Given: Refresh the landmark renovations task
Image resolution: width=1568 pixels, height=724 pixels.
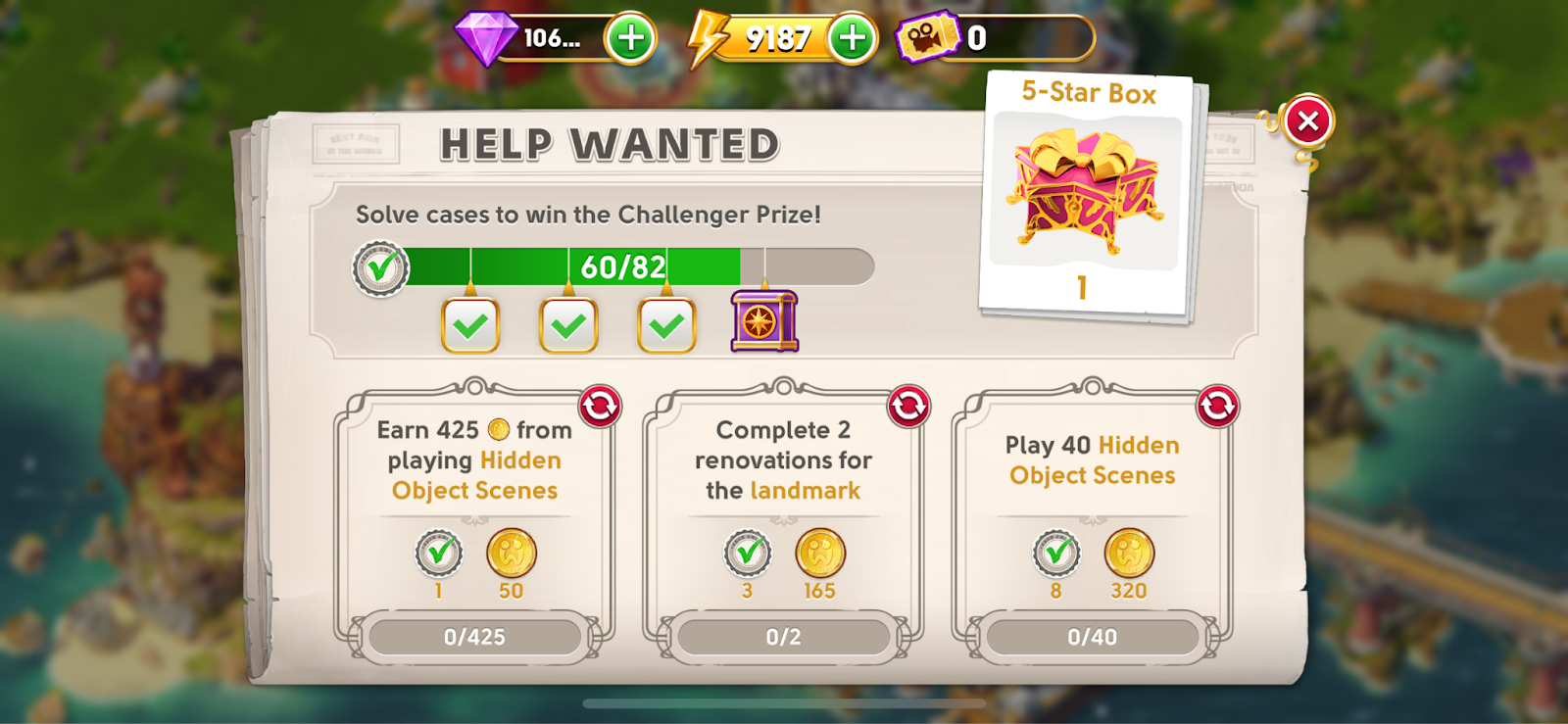Looking at the screenshot, I should coord(908,406).
